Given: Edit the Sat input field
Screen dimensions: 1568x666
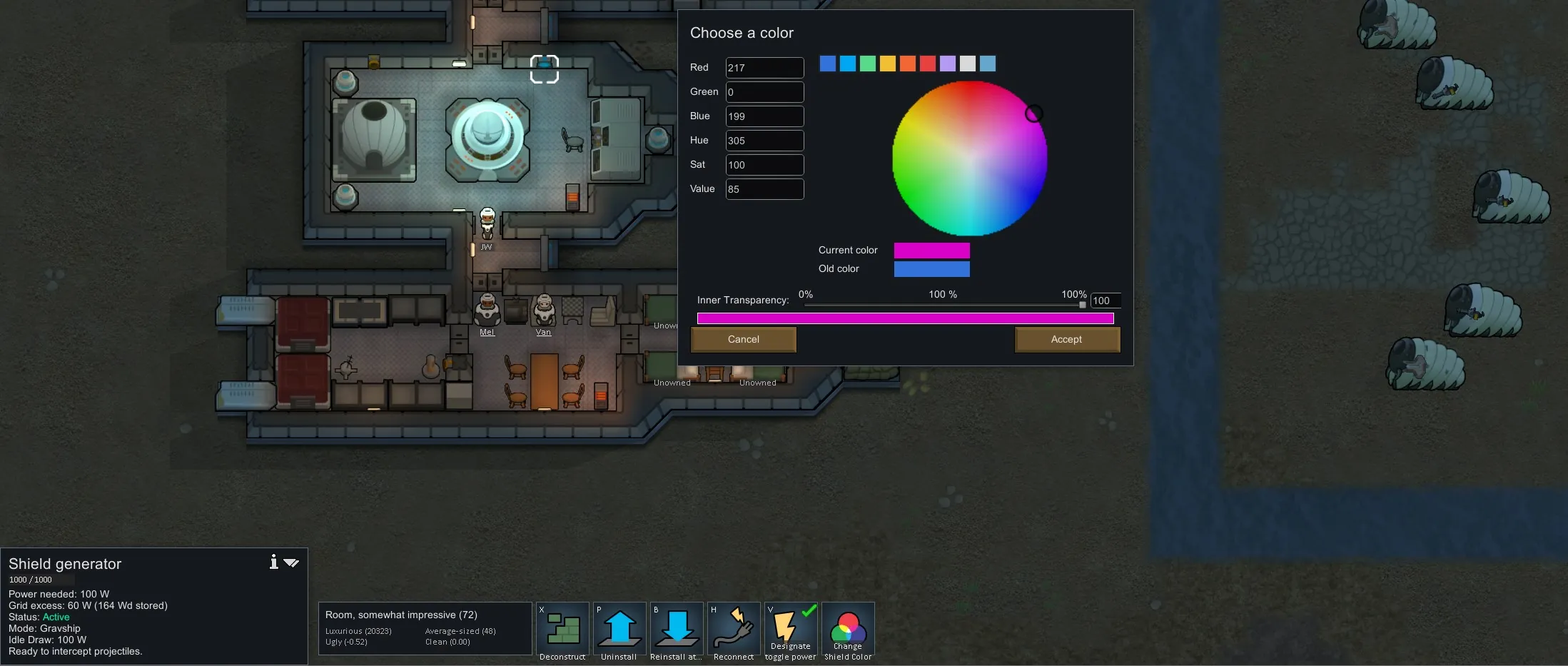Looking at the screenshot, I should pyautogui.click(x=764, y=165).
